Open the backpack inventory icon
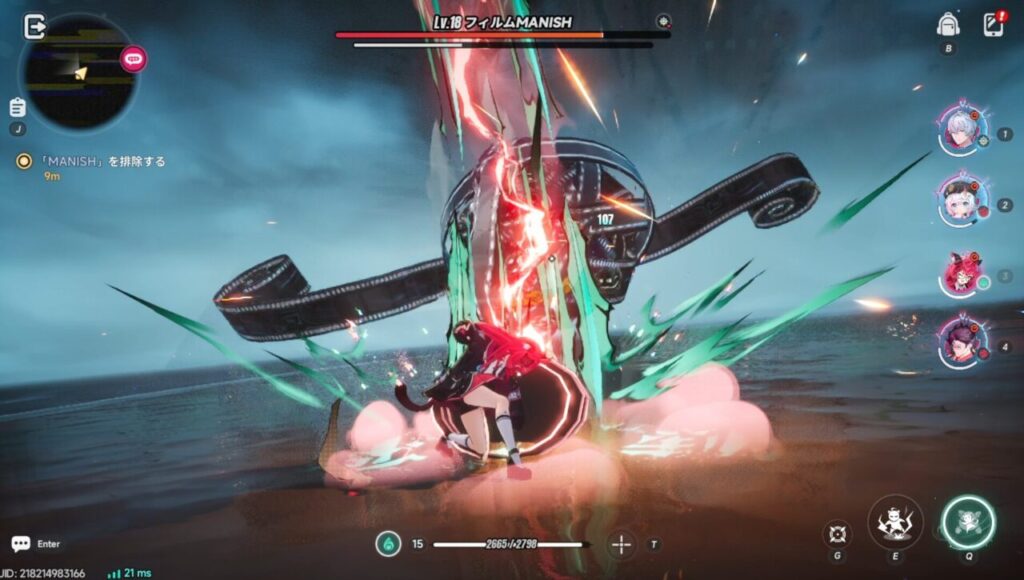Viewport: 1024px width, 580px height. pyautogui.click(x=948, y=25)
